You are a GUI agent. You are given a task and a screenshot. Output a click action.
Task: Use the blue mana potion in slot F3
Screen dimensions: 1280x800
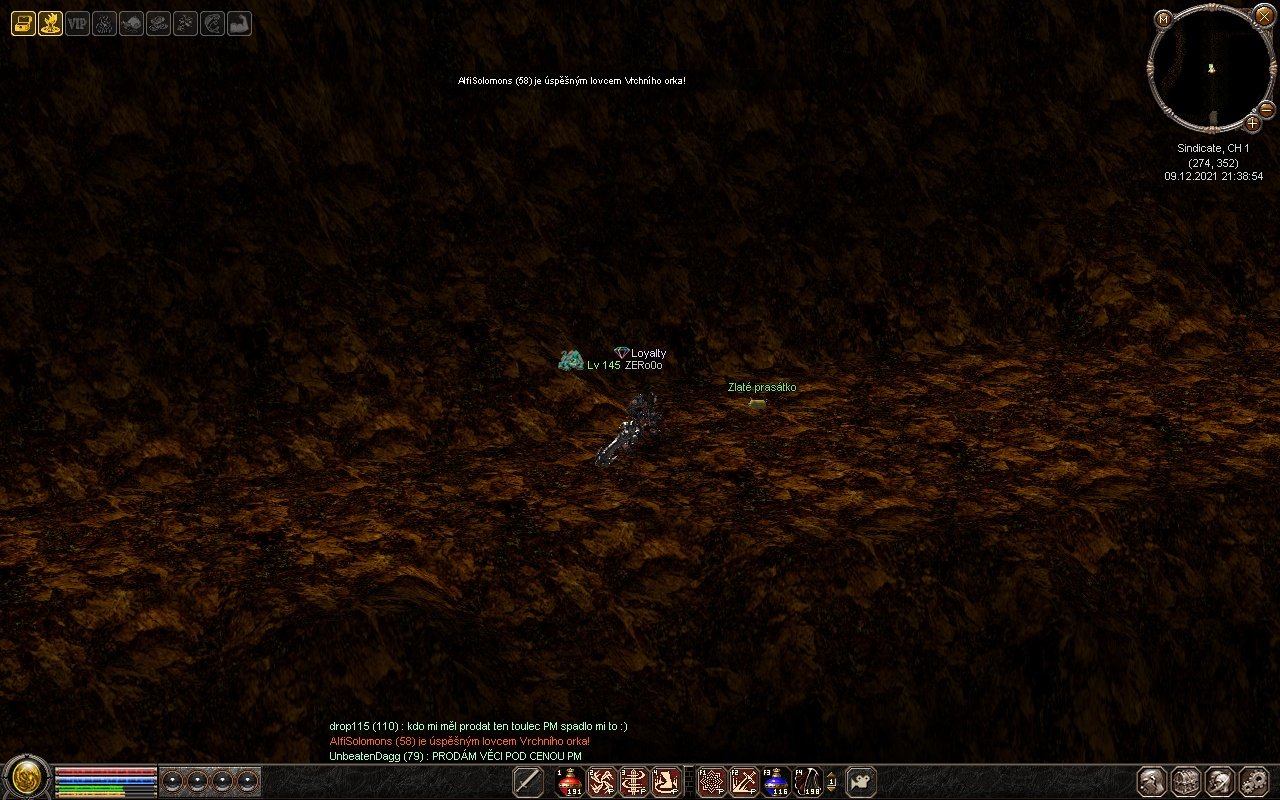click(776, 782)
